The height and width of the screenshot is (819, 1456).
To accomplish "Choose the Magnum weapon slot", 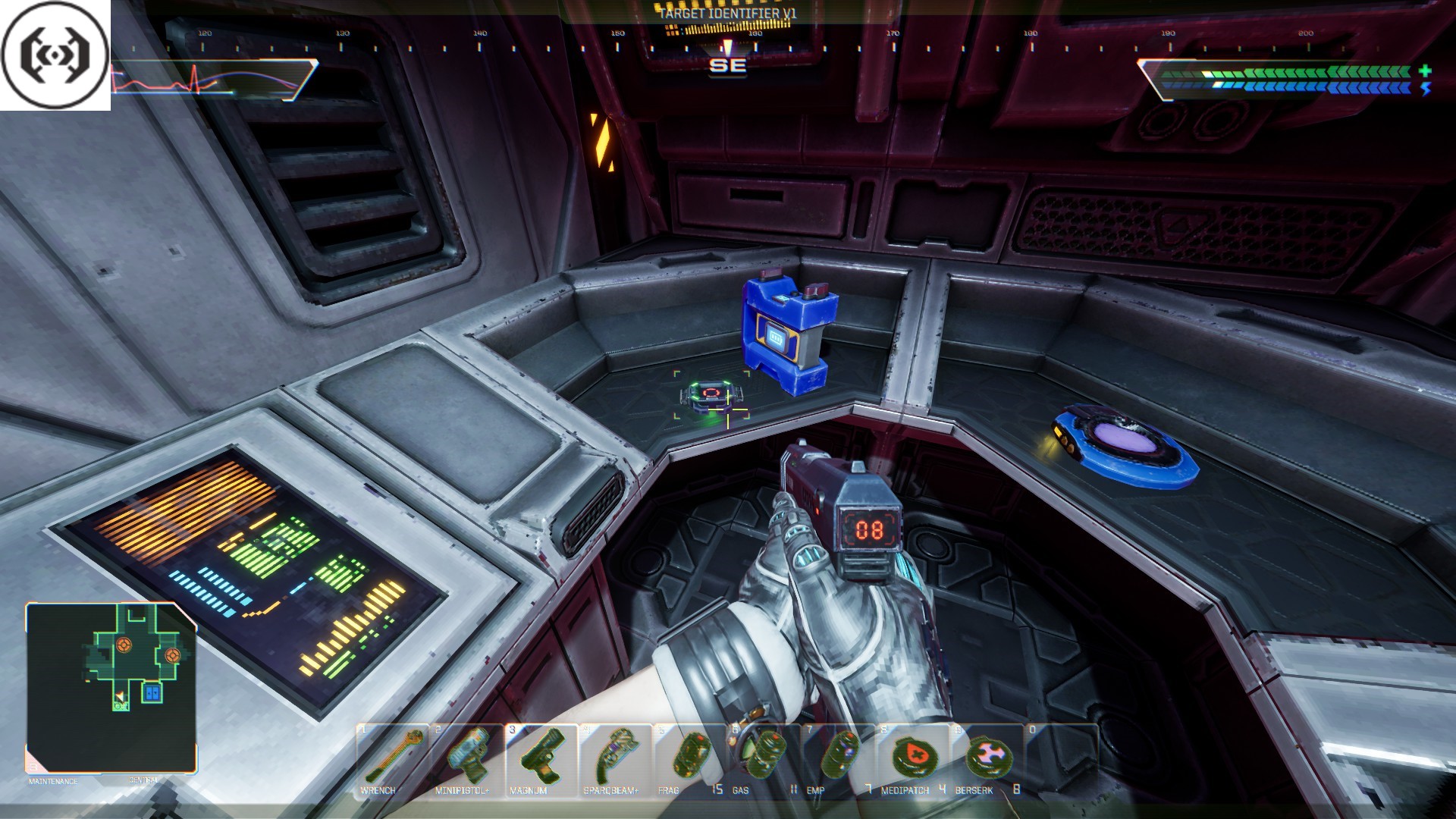I will [541, 758].
